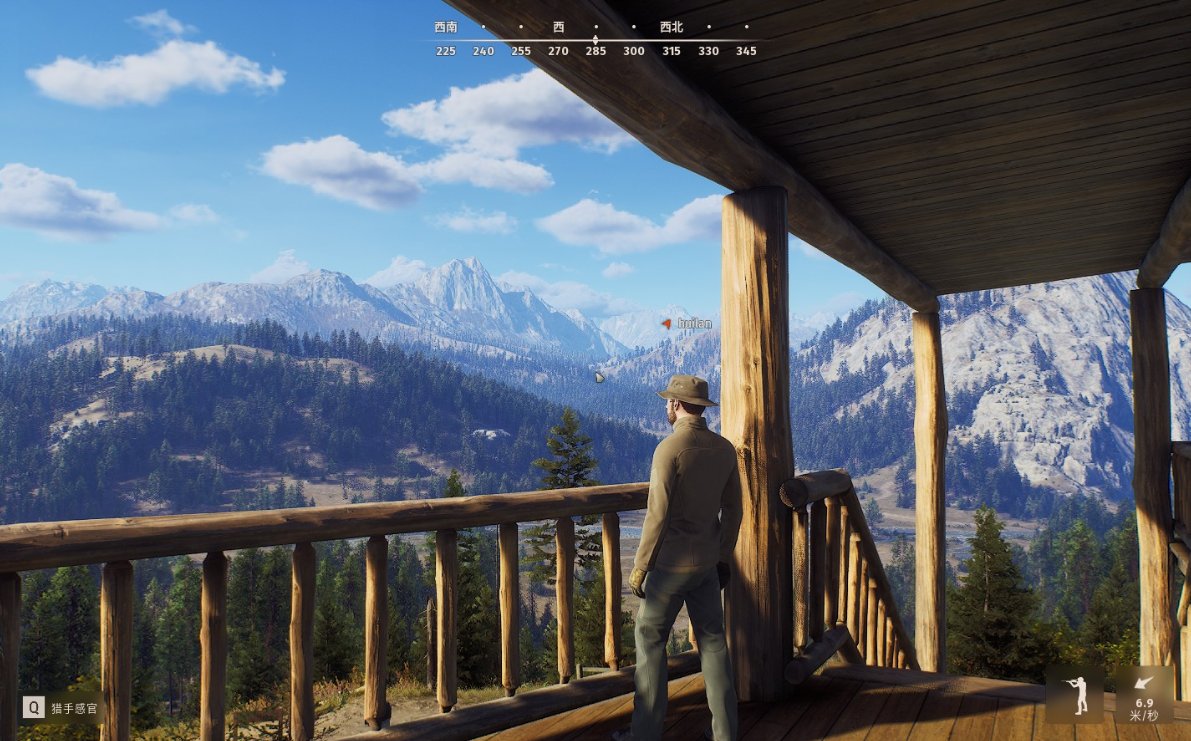Click the compass heading bar
This screenshot has width=1191, height=741.
click(x=595, y=40)
